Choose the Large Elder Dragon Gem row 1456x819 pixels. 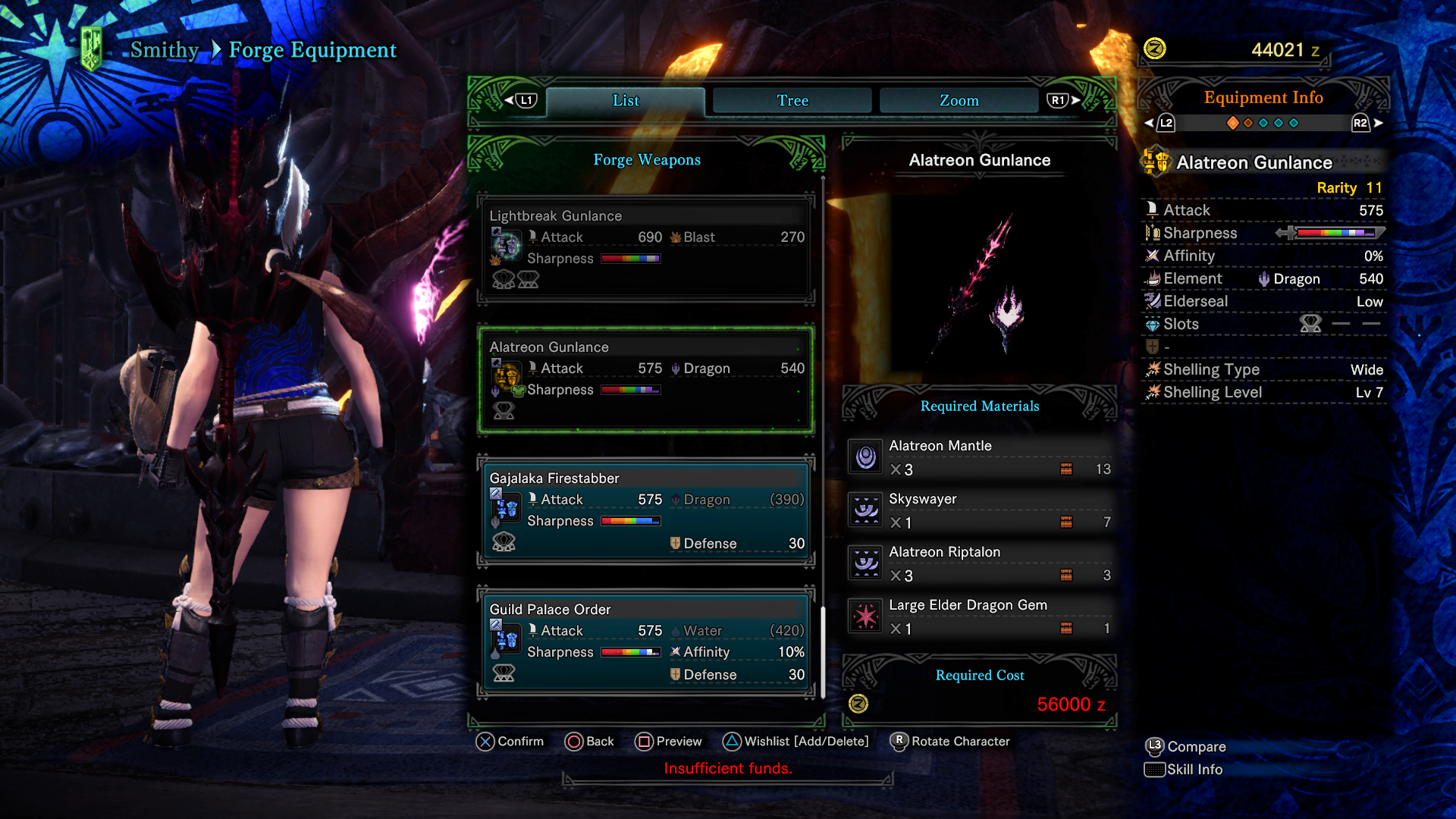coord(980,617)
